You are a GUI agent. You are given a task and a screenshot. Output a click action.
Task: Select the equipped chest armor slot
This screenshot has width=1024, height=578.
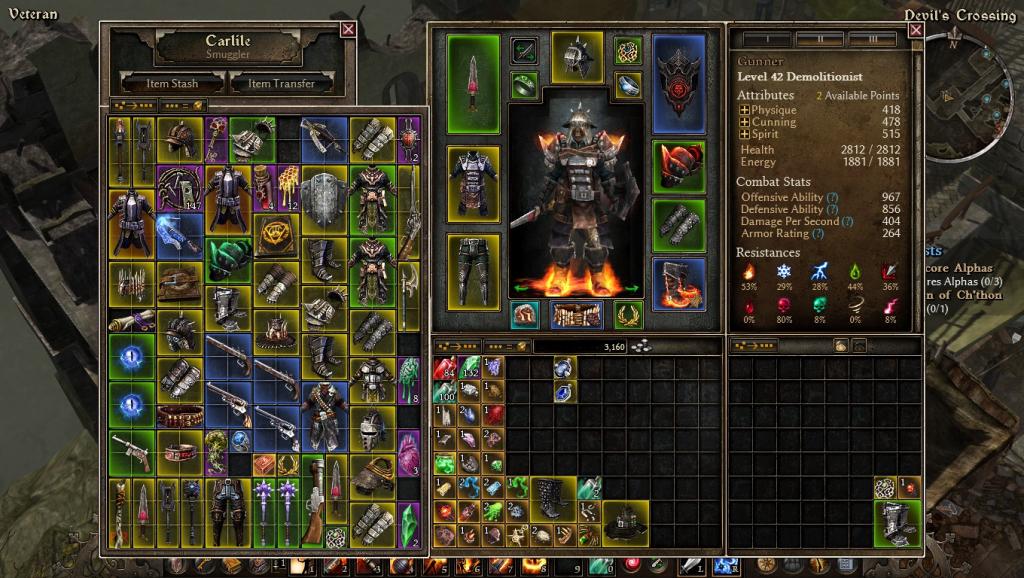pyautogui.click(x=474, y=183)
